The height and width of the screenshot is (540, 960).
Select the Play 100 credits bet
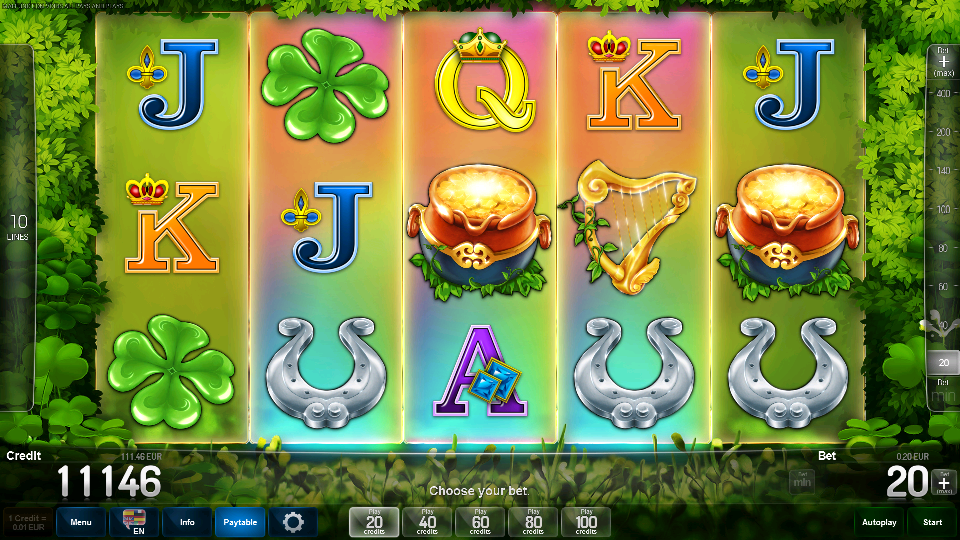point(586,522)
